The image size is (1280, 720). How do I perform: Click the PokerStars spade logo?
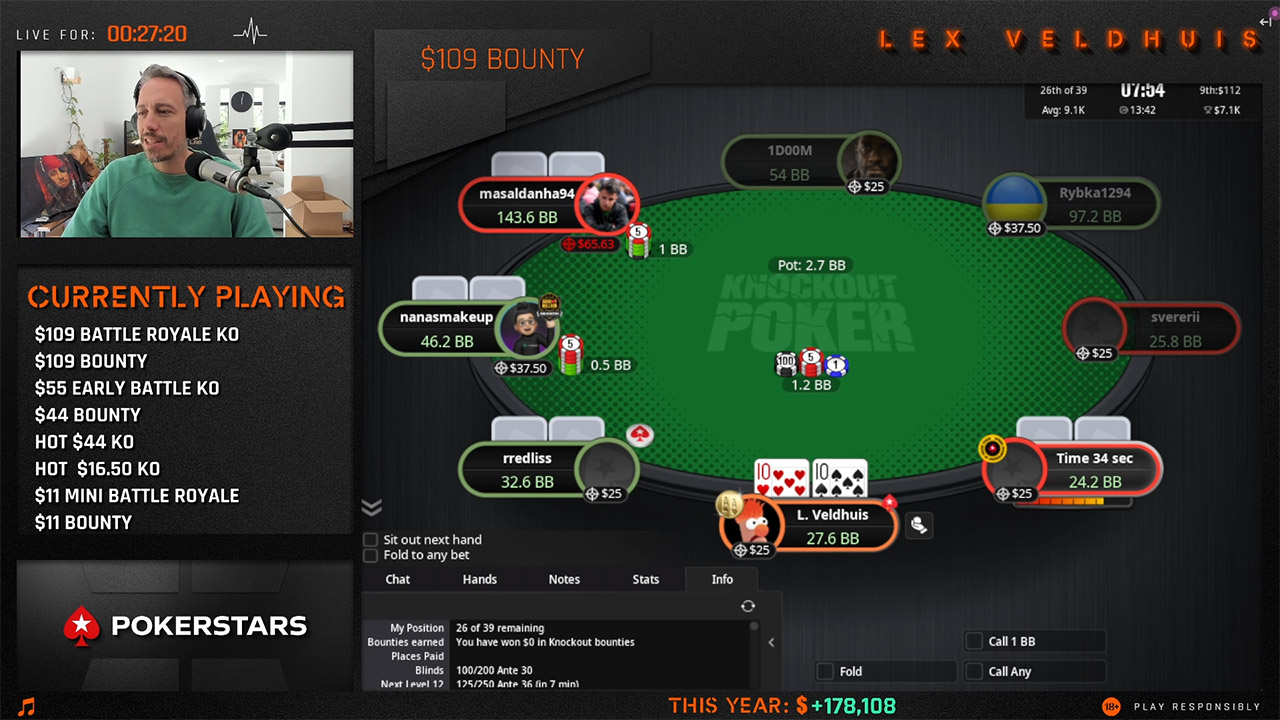81,626
